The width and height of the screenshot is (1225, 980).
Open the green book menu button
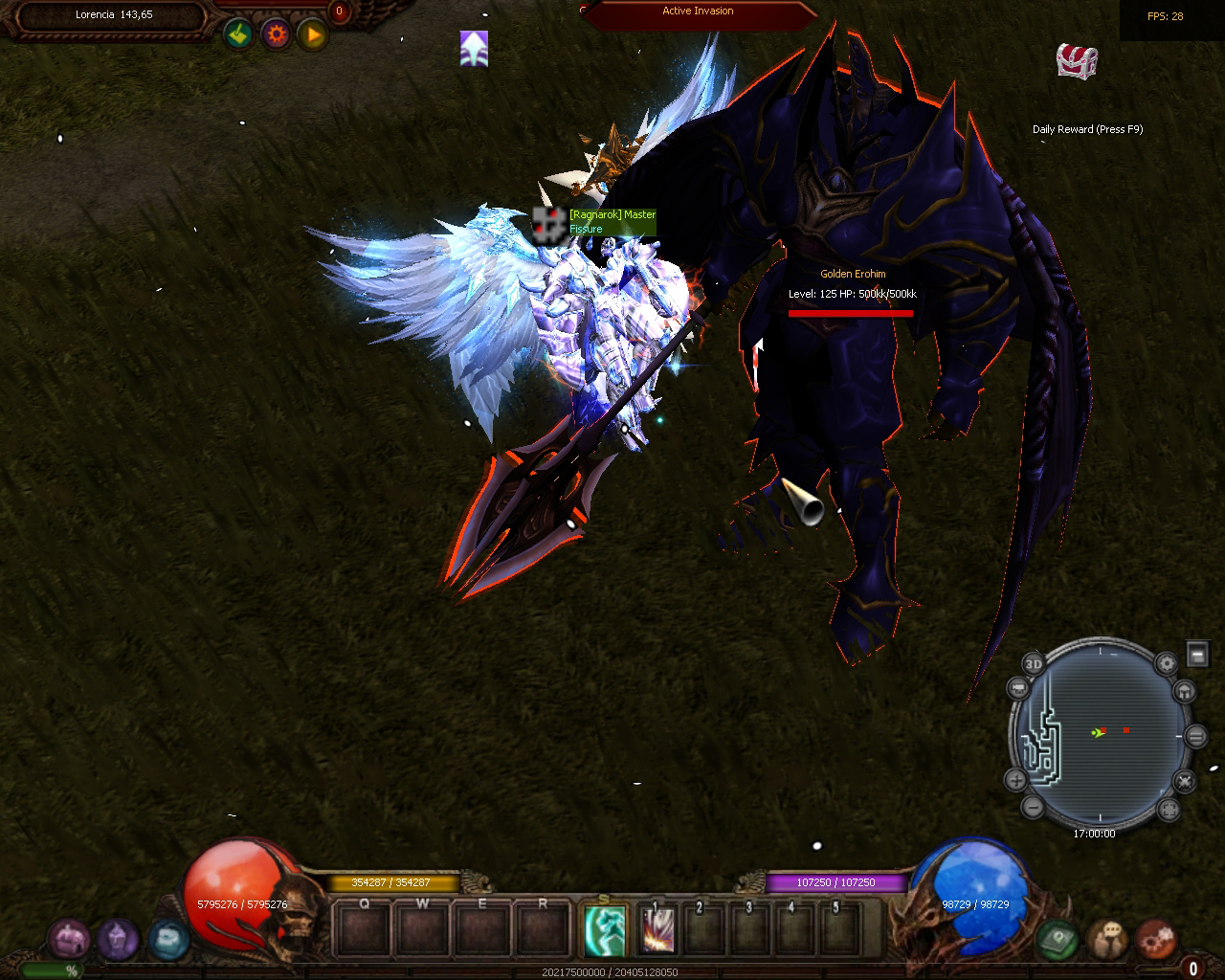pyautogui.click(x=1058, y=939)
